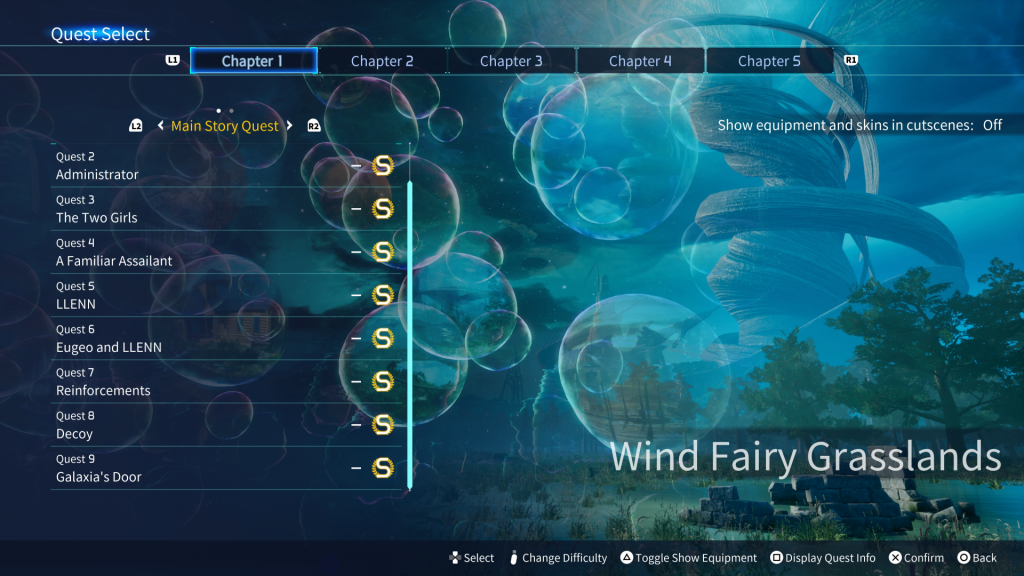Screen dimensions: 1024x576
Task: Toggle show equipment and skins in cutscenes
Action: (859, 125)
